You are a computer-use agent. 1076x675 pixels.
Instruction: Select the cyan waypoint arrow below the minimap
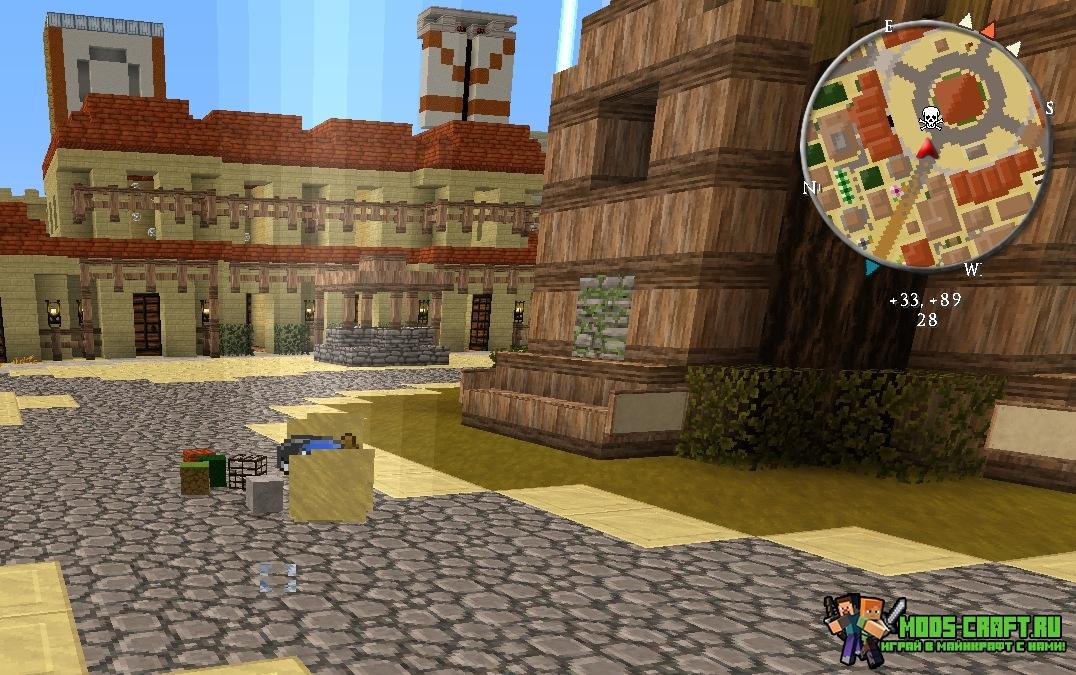pos(872,267)
